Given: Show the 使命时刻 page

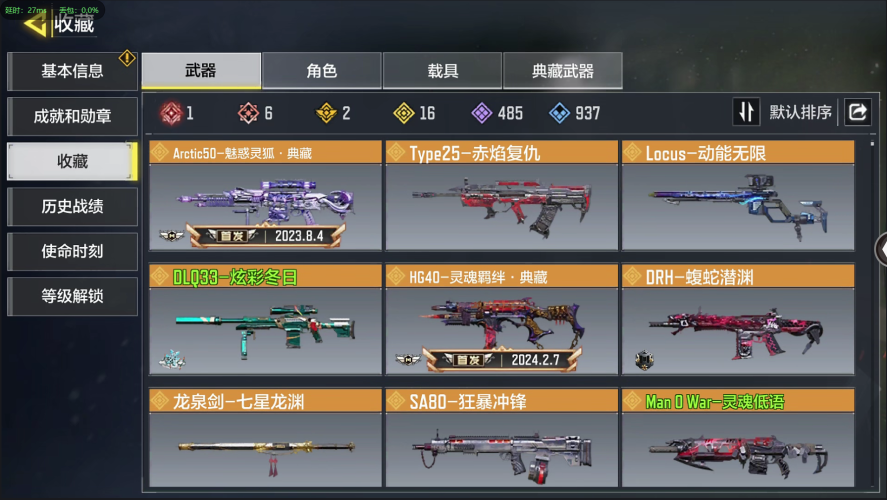Looking at the screenshot, I should click(x=72, y=252).
